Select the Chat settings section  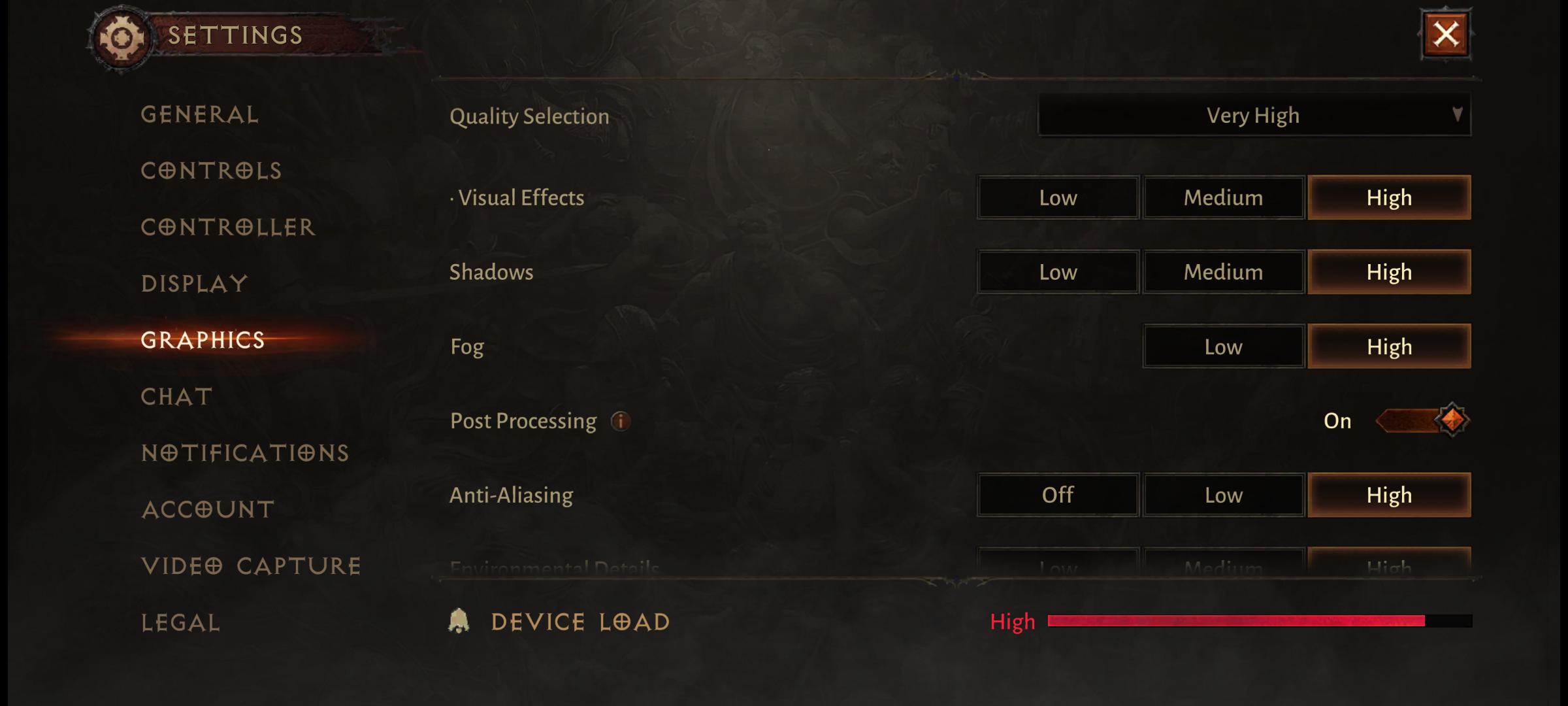point(177,397)
